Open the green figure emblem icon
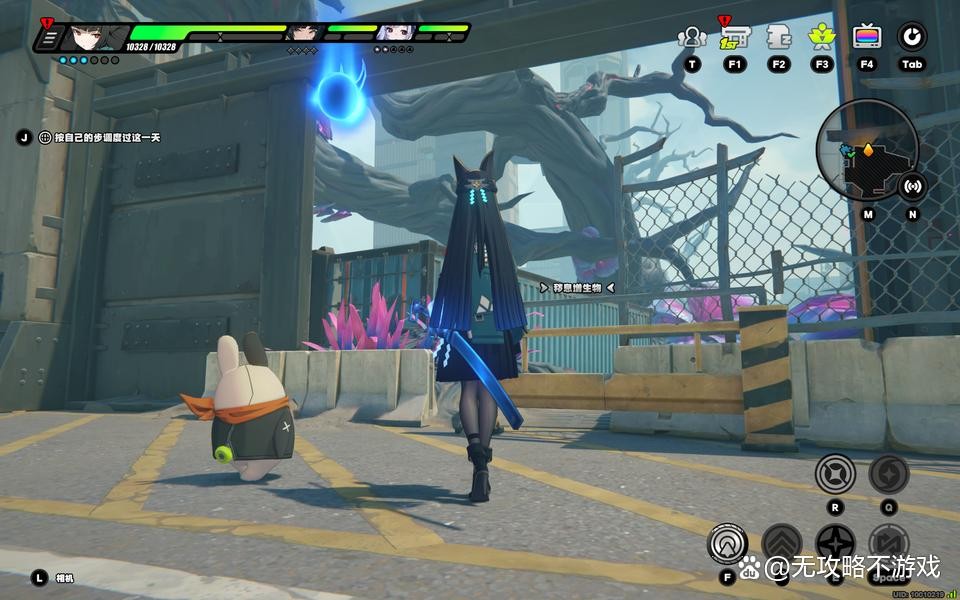 [822, 38]
